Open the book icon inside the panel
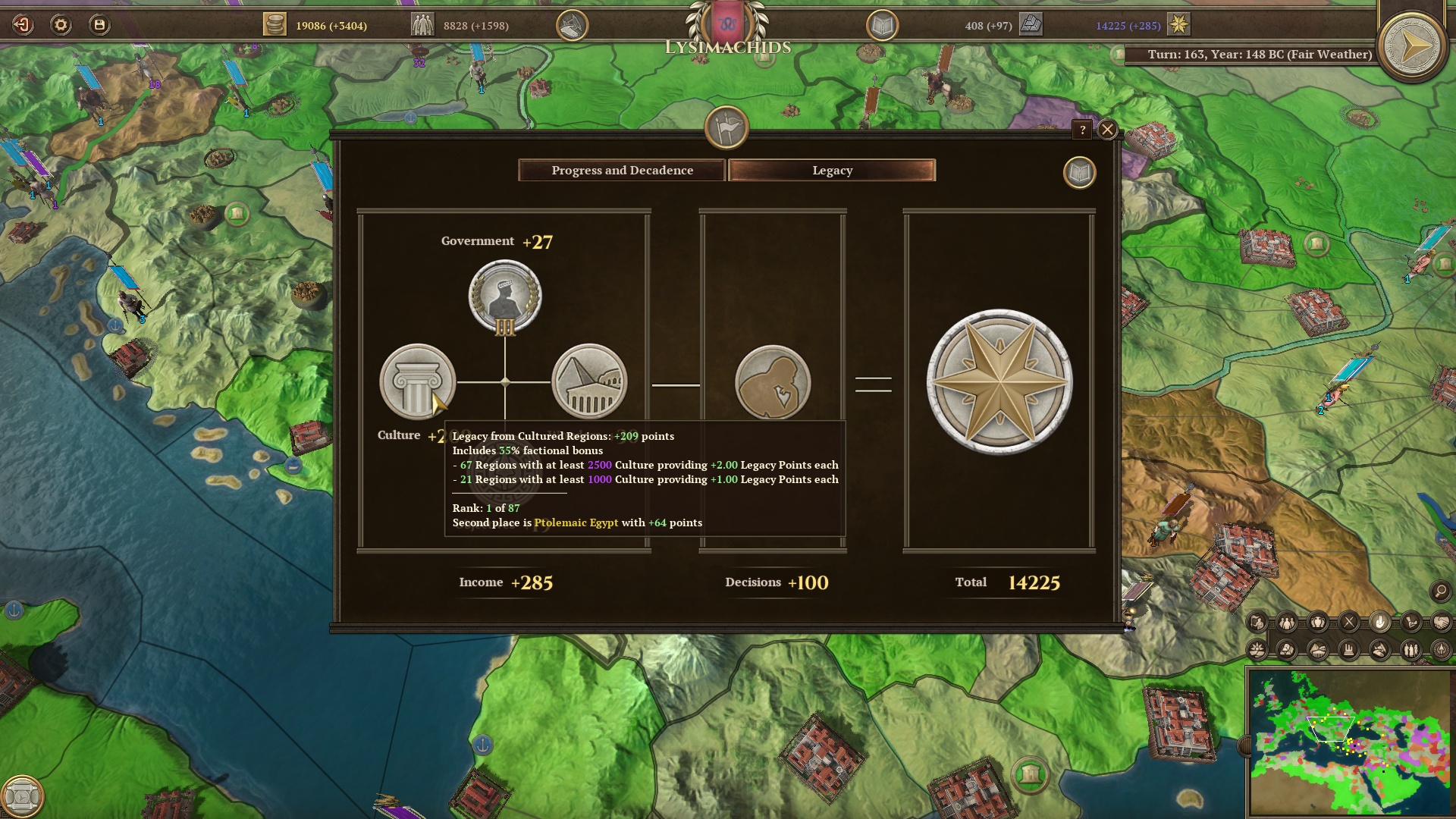 (1079, 173)
